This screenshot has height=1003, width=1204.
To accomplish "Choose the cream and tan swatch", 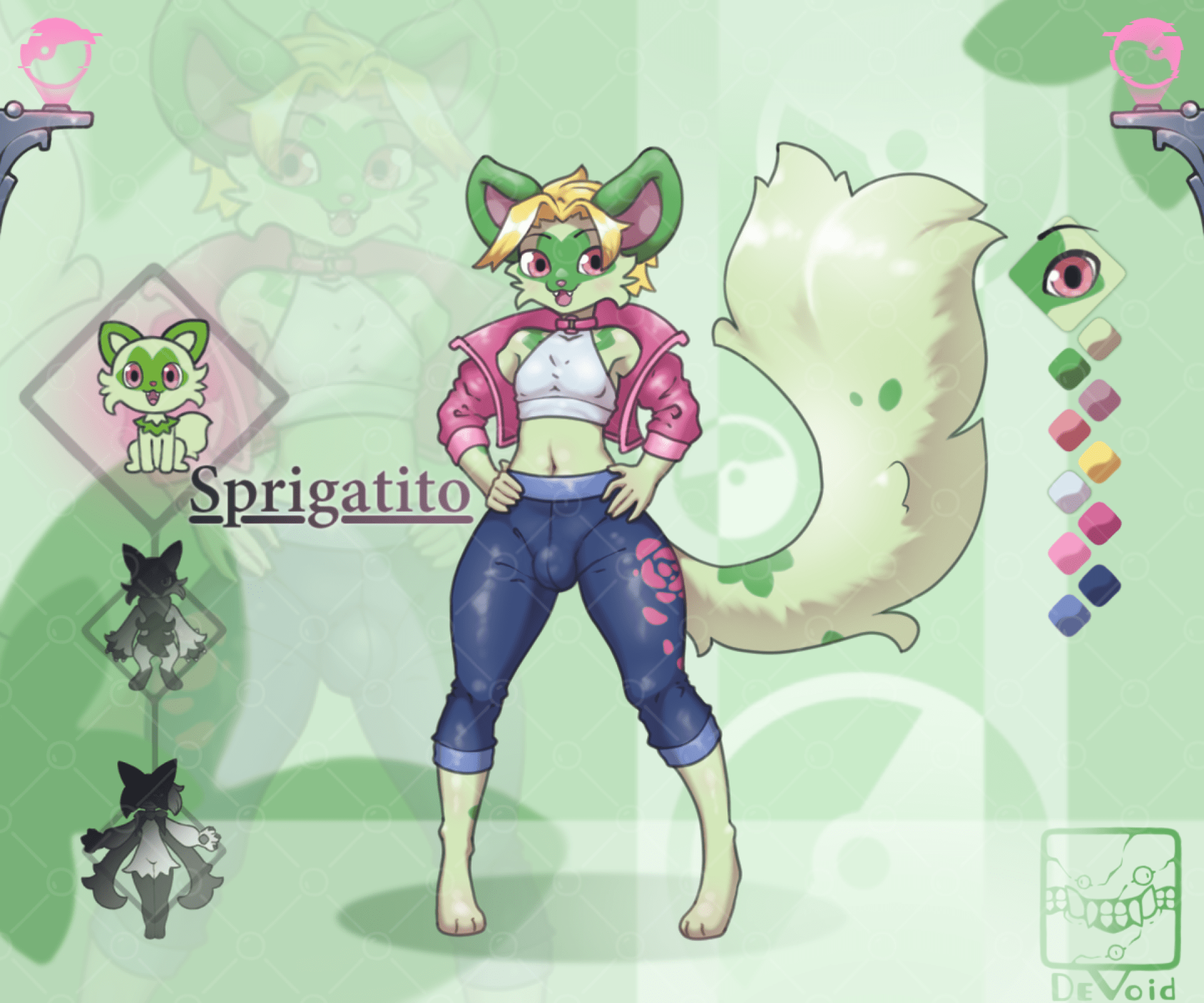I will click(1099, 337).
